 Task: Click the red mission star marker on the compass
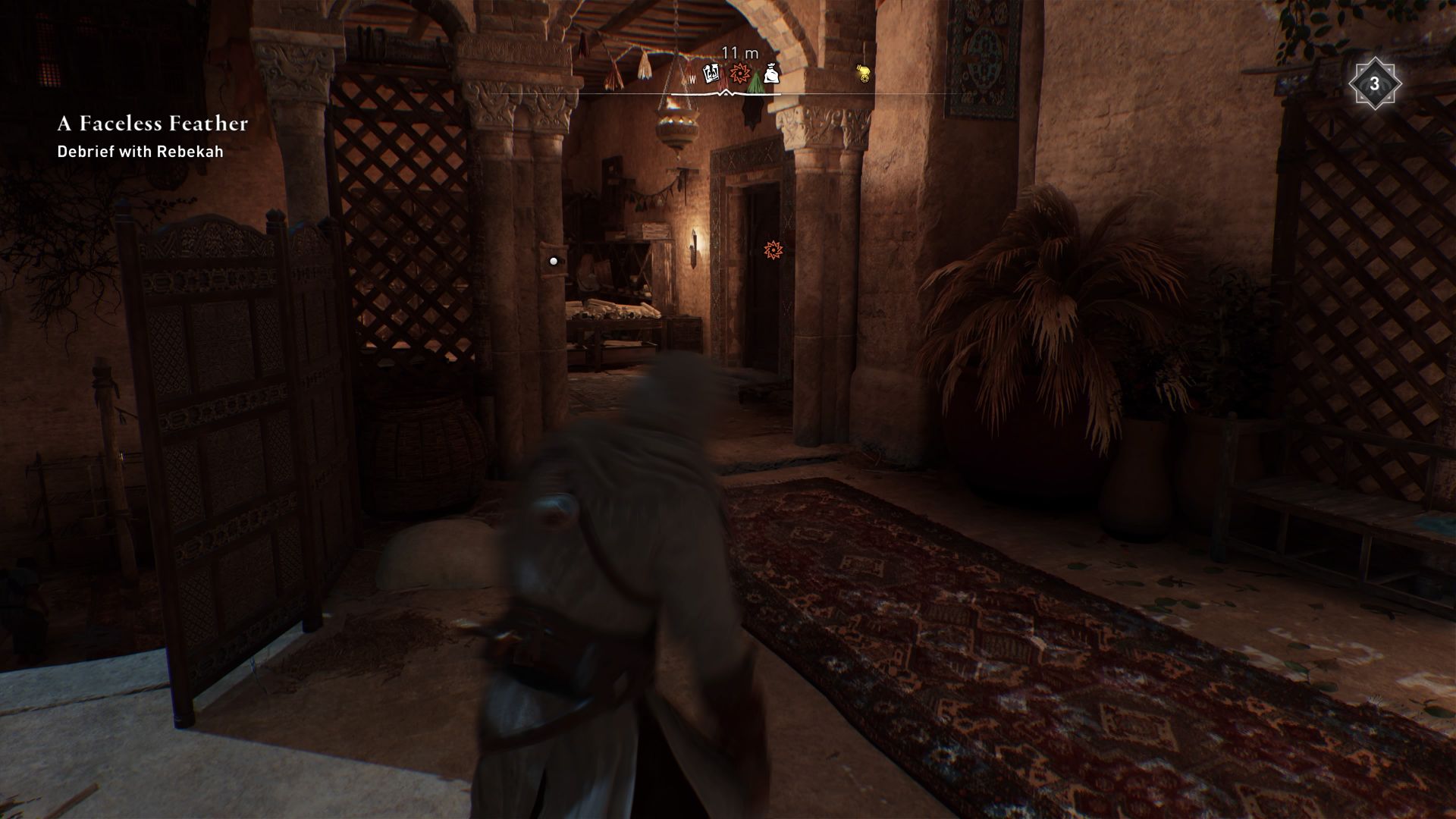(x=739, y=74)
